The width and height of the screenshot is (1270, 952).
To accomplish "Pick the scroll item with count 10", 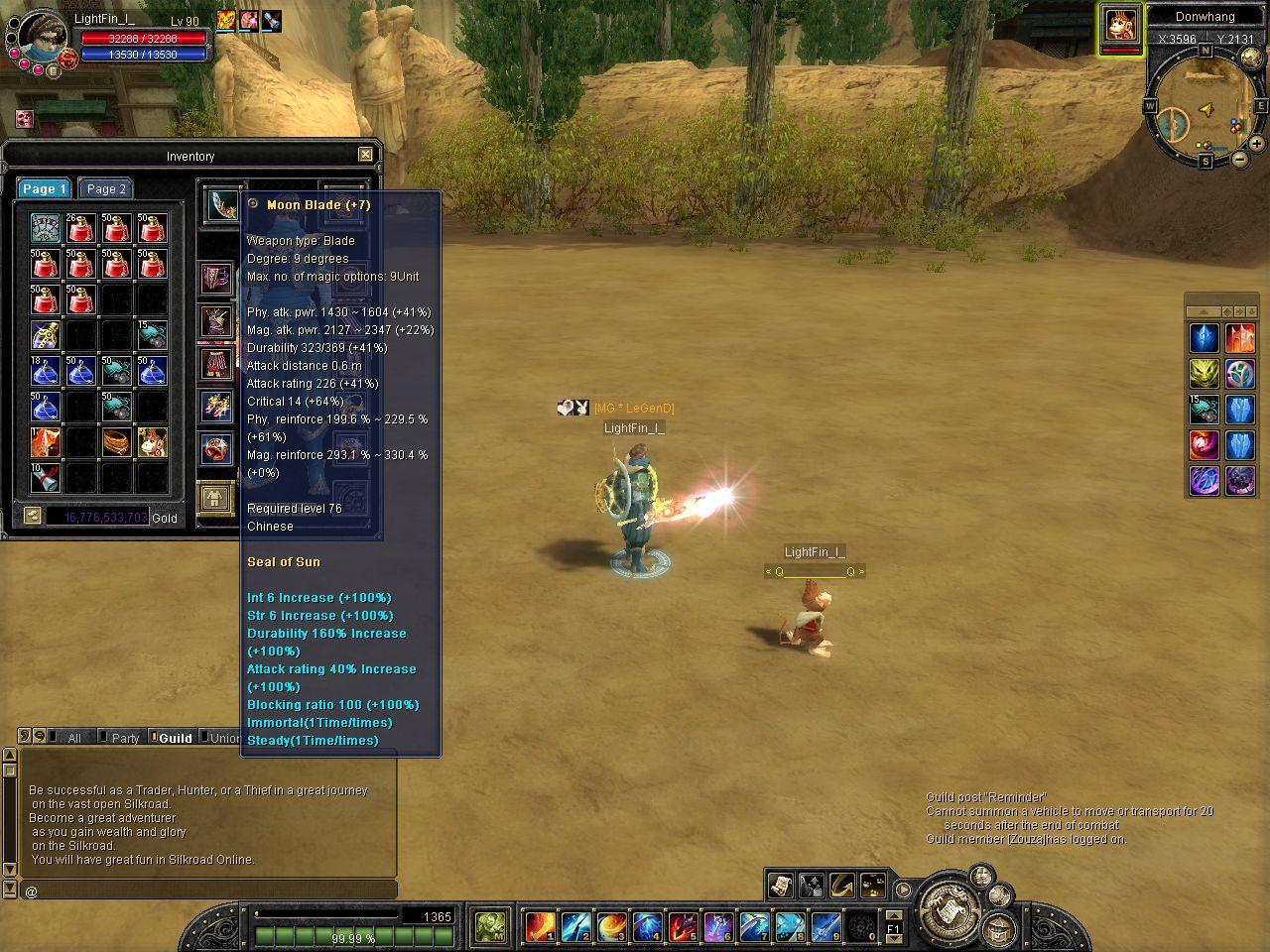I will tap(45, 477).
